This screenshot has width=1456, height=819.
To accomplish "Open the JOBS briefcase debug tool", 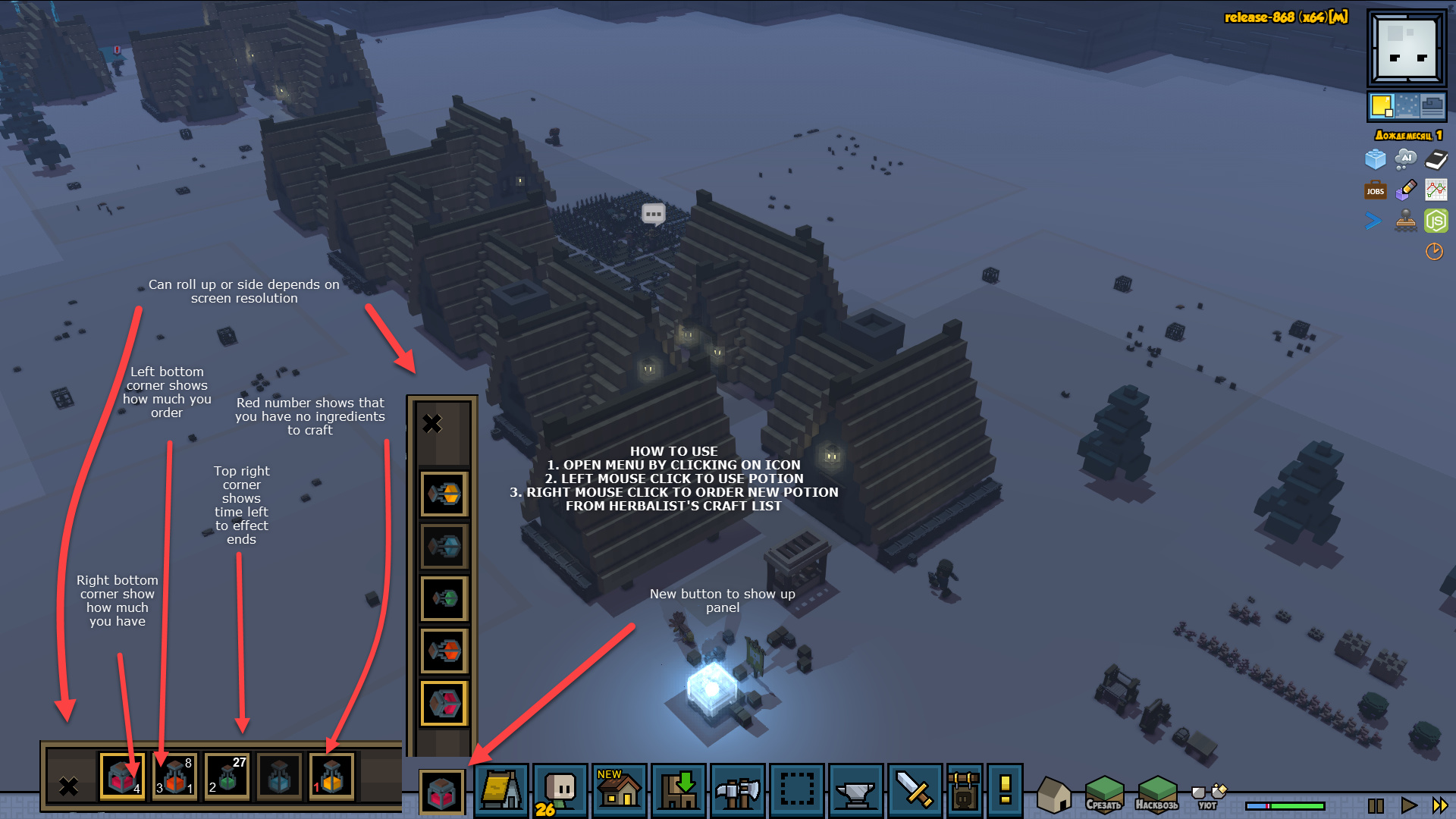I will [1375, 190].
